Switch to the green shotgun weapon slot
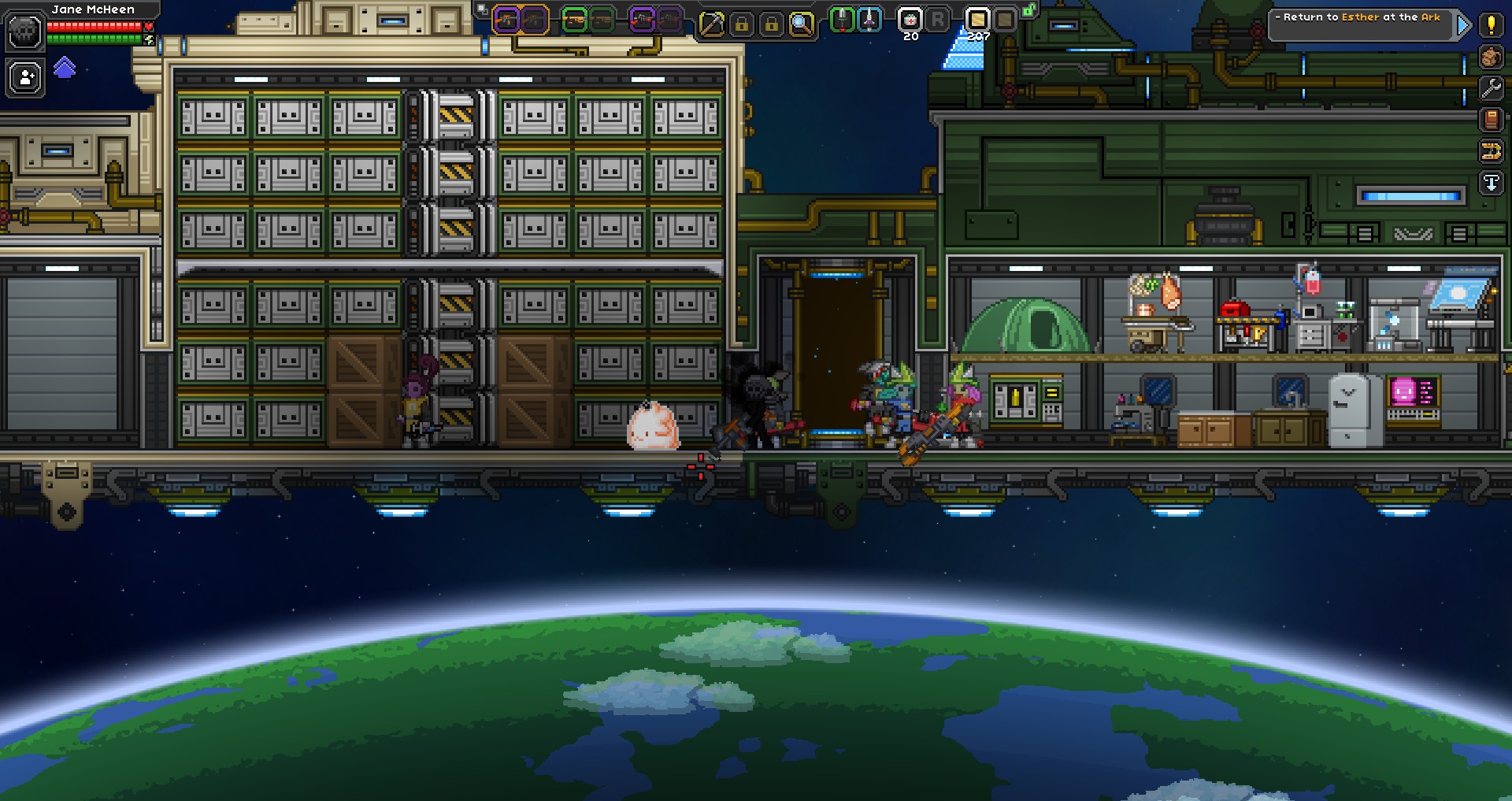 [x=574, y=20]
